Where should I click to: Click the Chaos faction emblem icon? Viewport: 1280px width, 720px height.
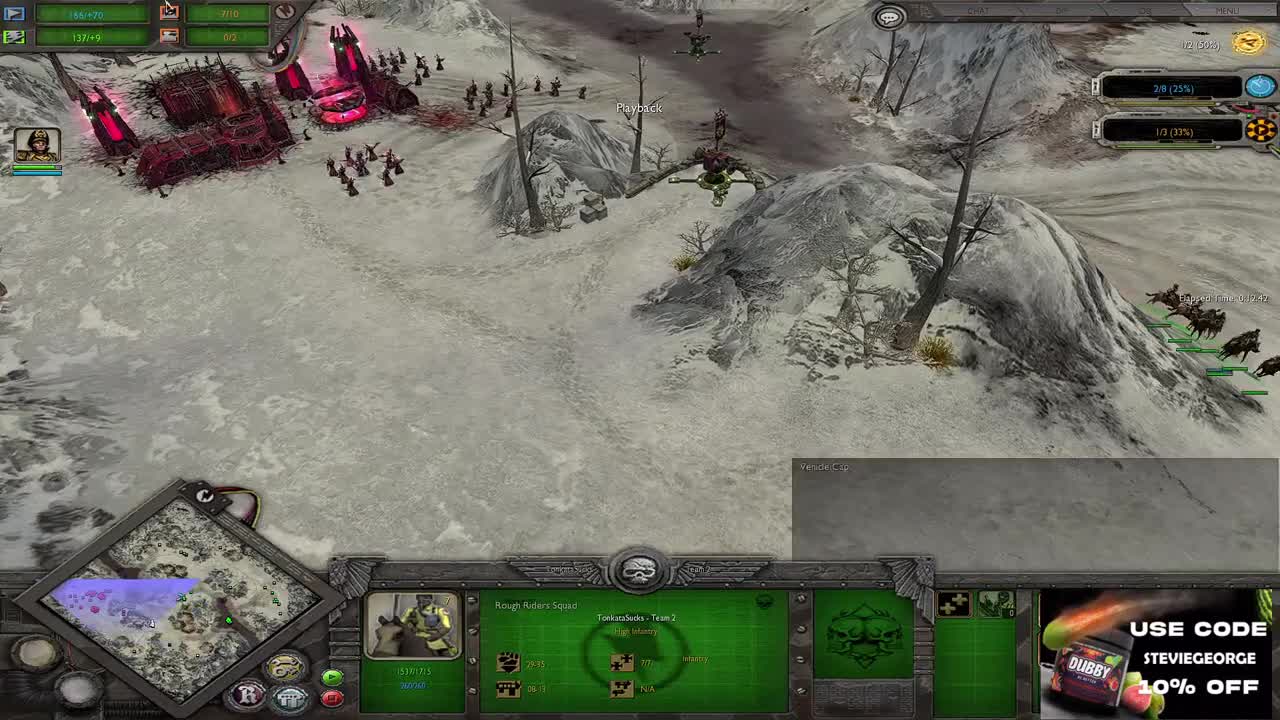1261,130
